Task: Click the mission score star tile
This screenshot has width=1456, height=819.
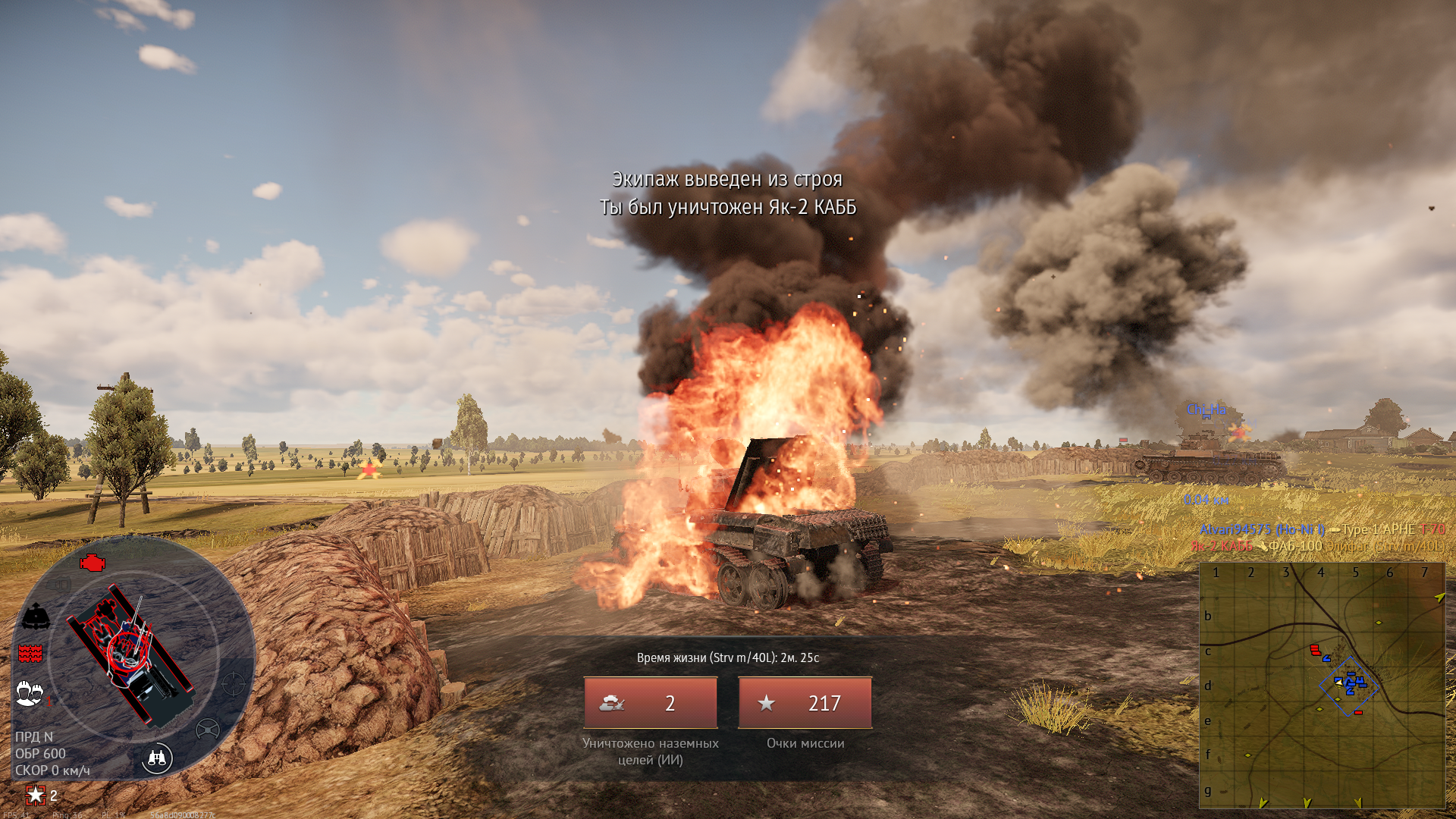Action: click(x=805, y=703)
